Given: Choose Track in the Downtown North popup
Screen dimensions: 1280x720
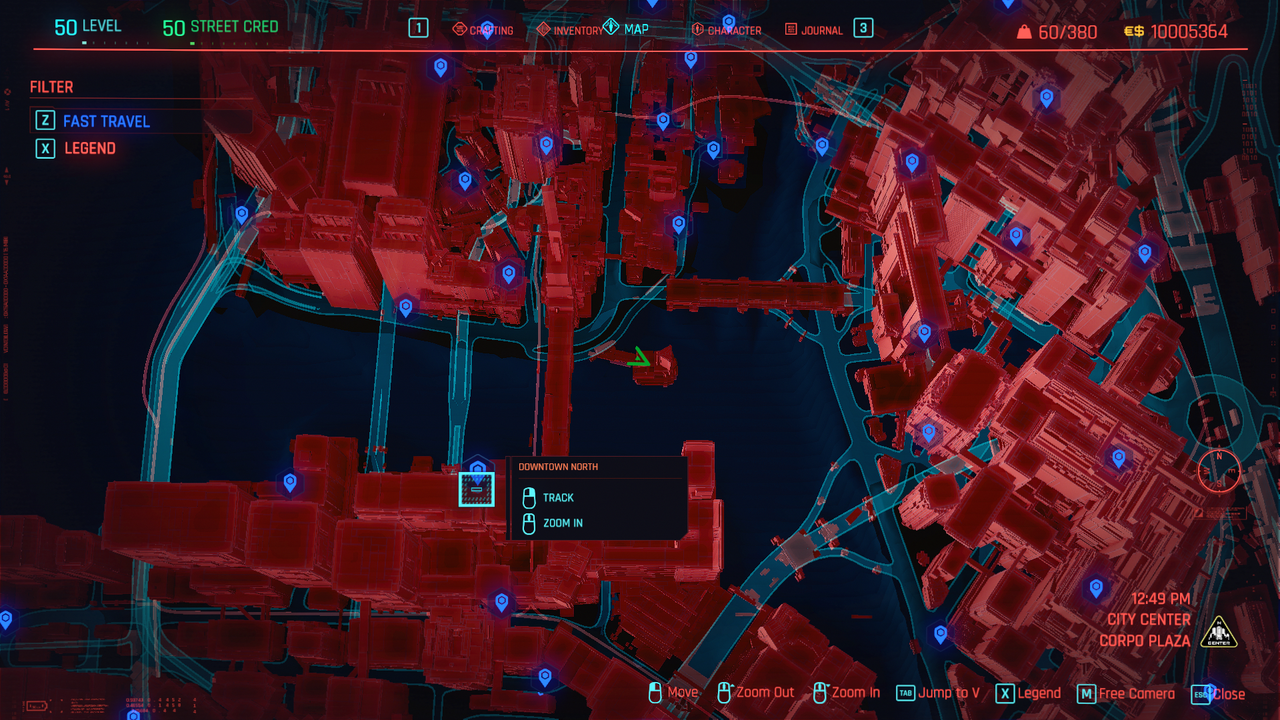Looking at the screenshot, I should click(x=558, y=498).
